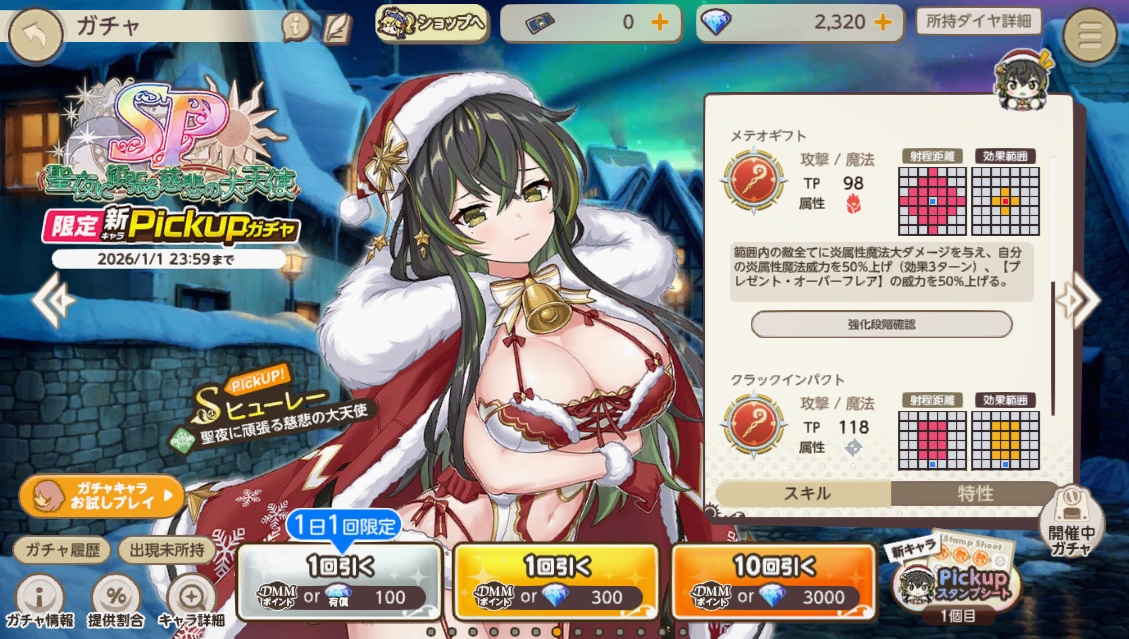
Task: Start ガチャキャラお試しプレイ trial play
Action: [x=102, y=494]
